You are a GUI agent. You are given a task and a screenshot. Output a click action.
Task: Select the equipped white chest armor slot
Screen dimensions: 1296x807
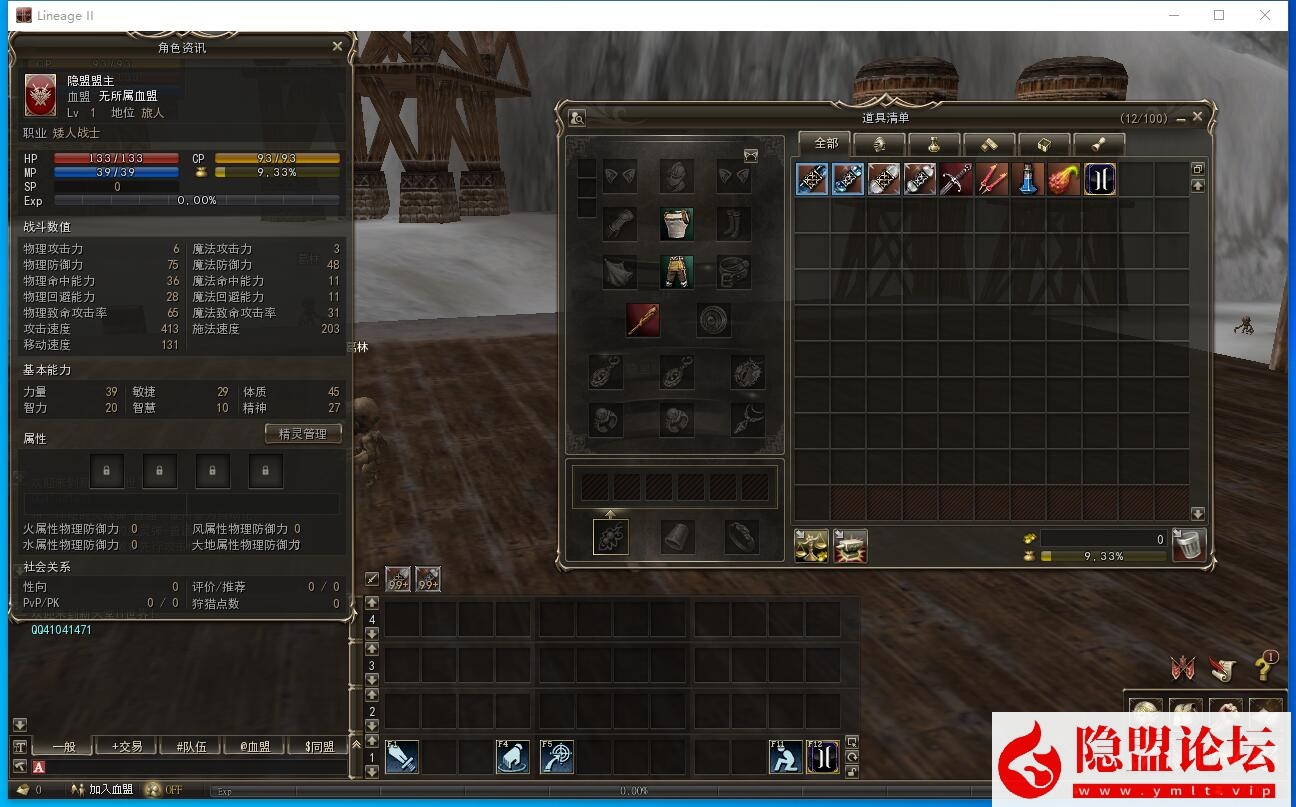coord(677,224)
